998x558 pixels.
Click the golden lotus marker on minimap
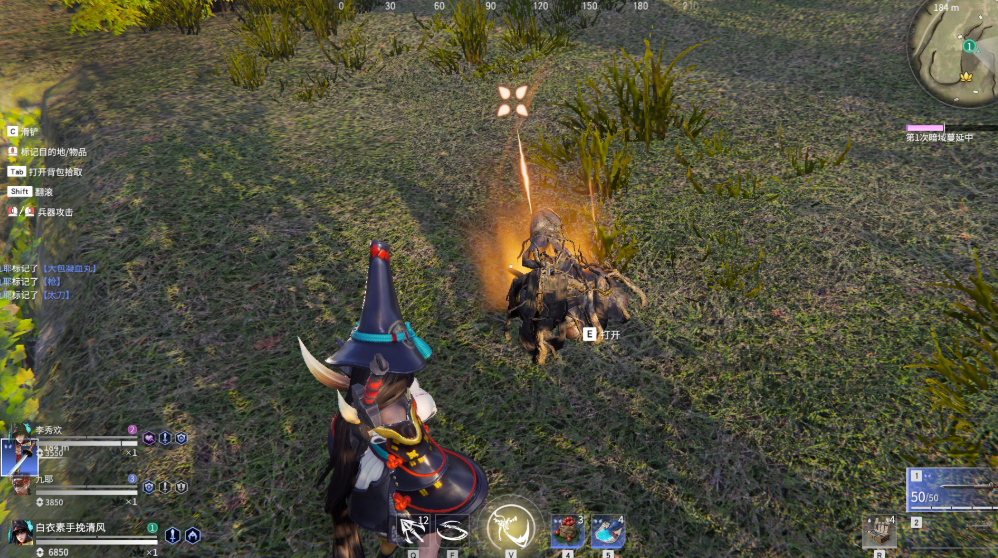966,77
